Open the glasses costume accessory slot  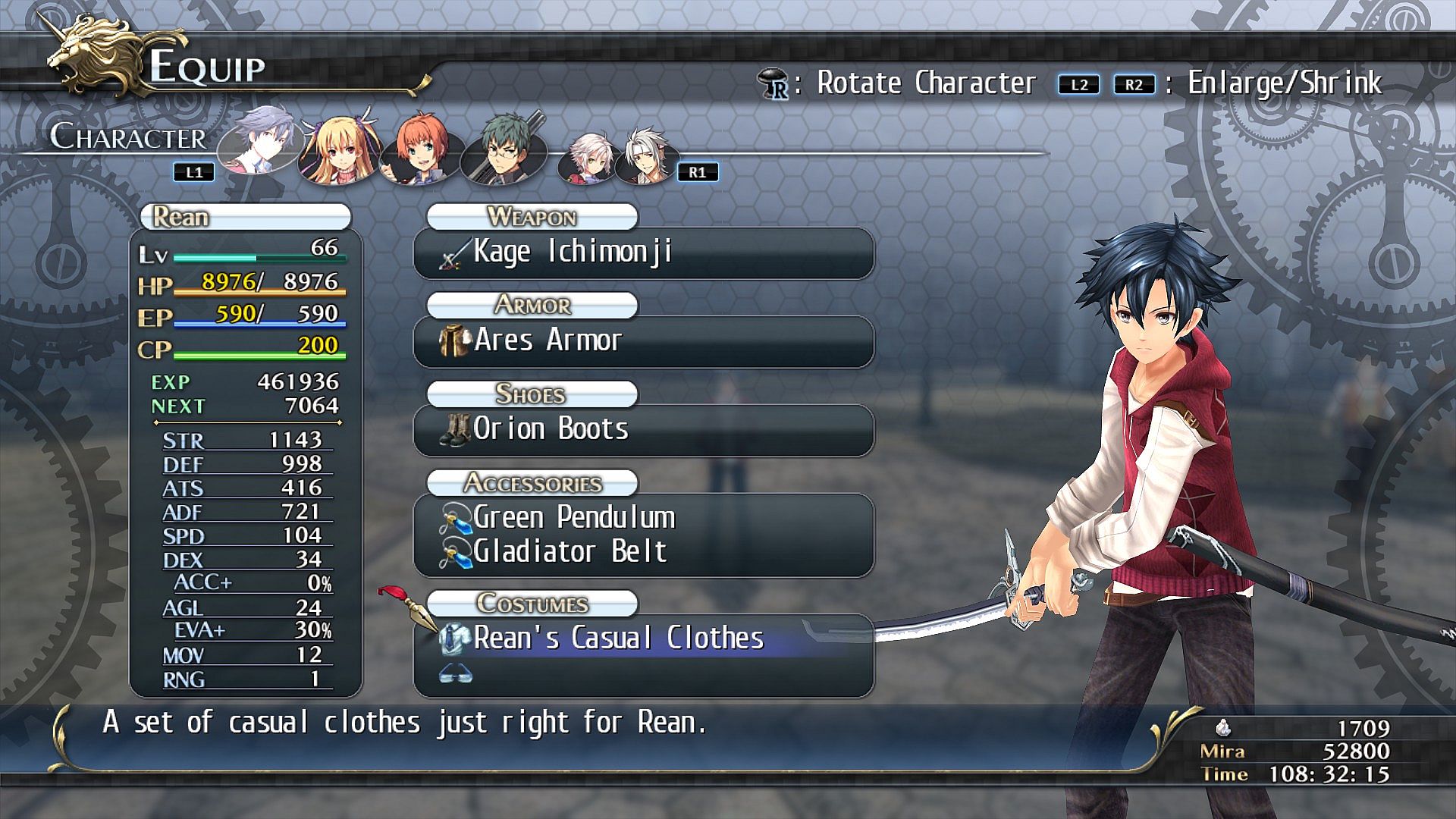(643, 673)
